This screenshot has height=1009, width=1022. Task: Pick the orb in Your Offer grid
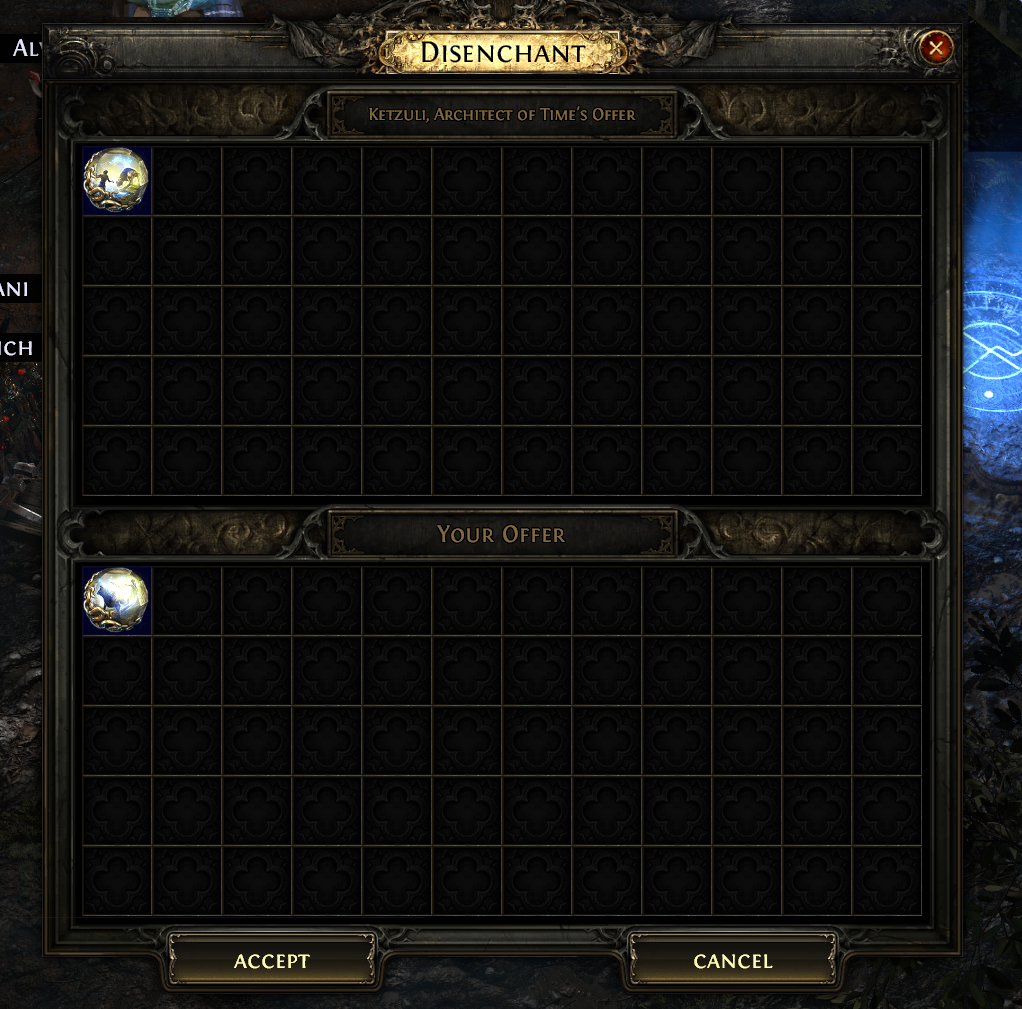[x=116, y=600]
